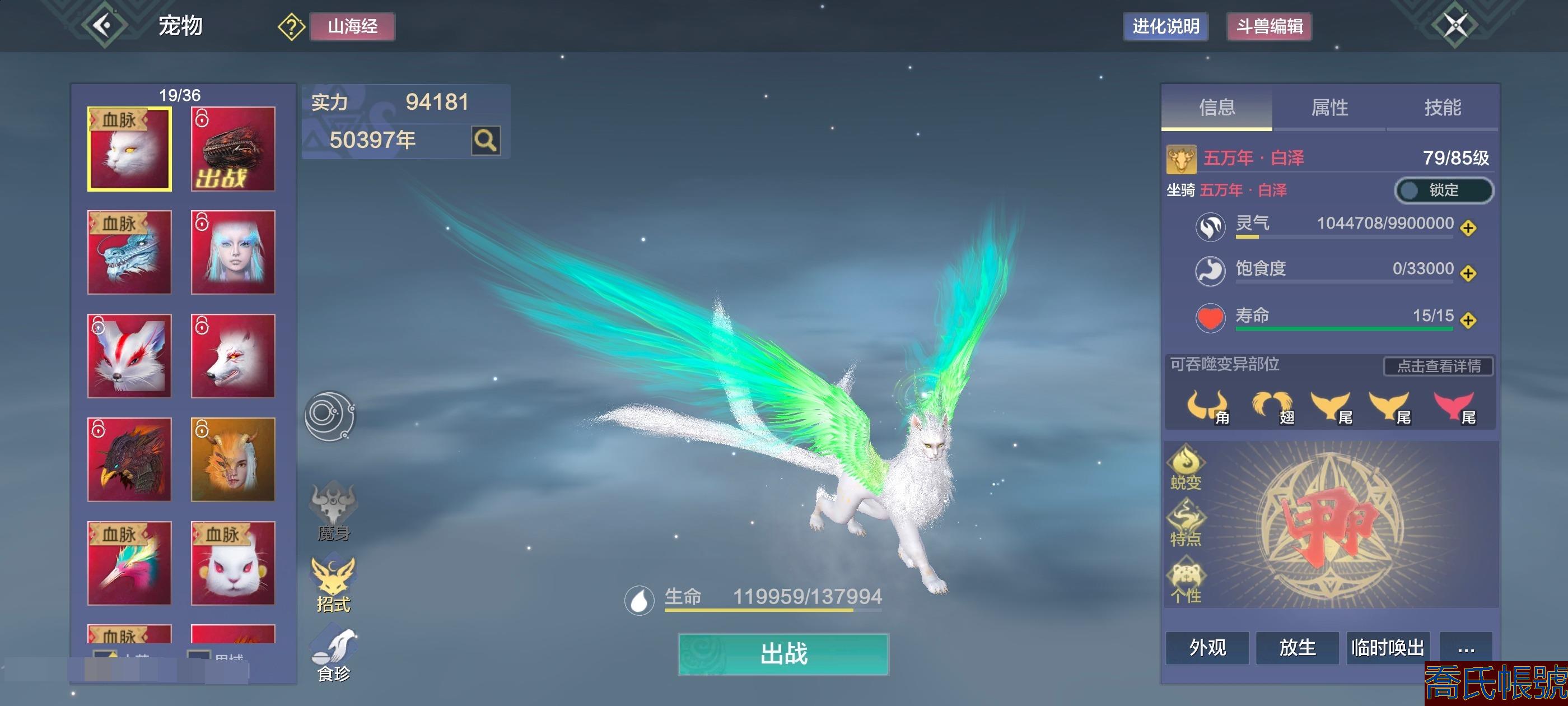Open the 山海经 compendium
Viewport: 1568px width, 706px height.
(x=352, y=26)
